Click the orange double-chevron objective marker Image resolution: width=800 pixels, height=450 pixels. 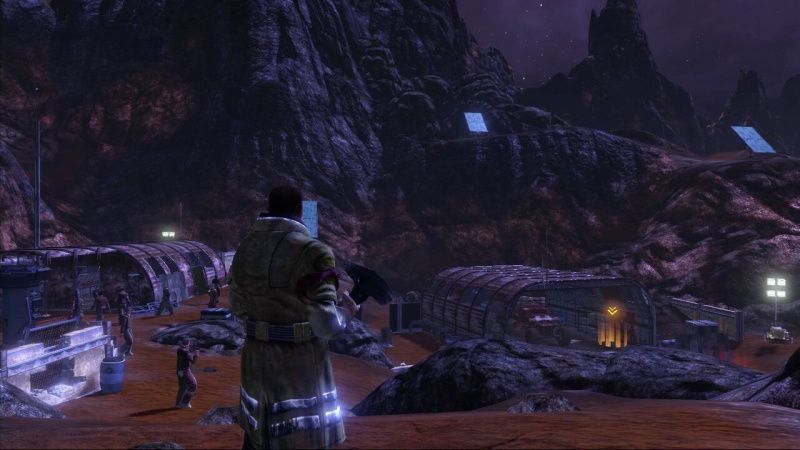612,311
